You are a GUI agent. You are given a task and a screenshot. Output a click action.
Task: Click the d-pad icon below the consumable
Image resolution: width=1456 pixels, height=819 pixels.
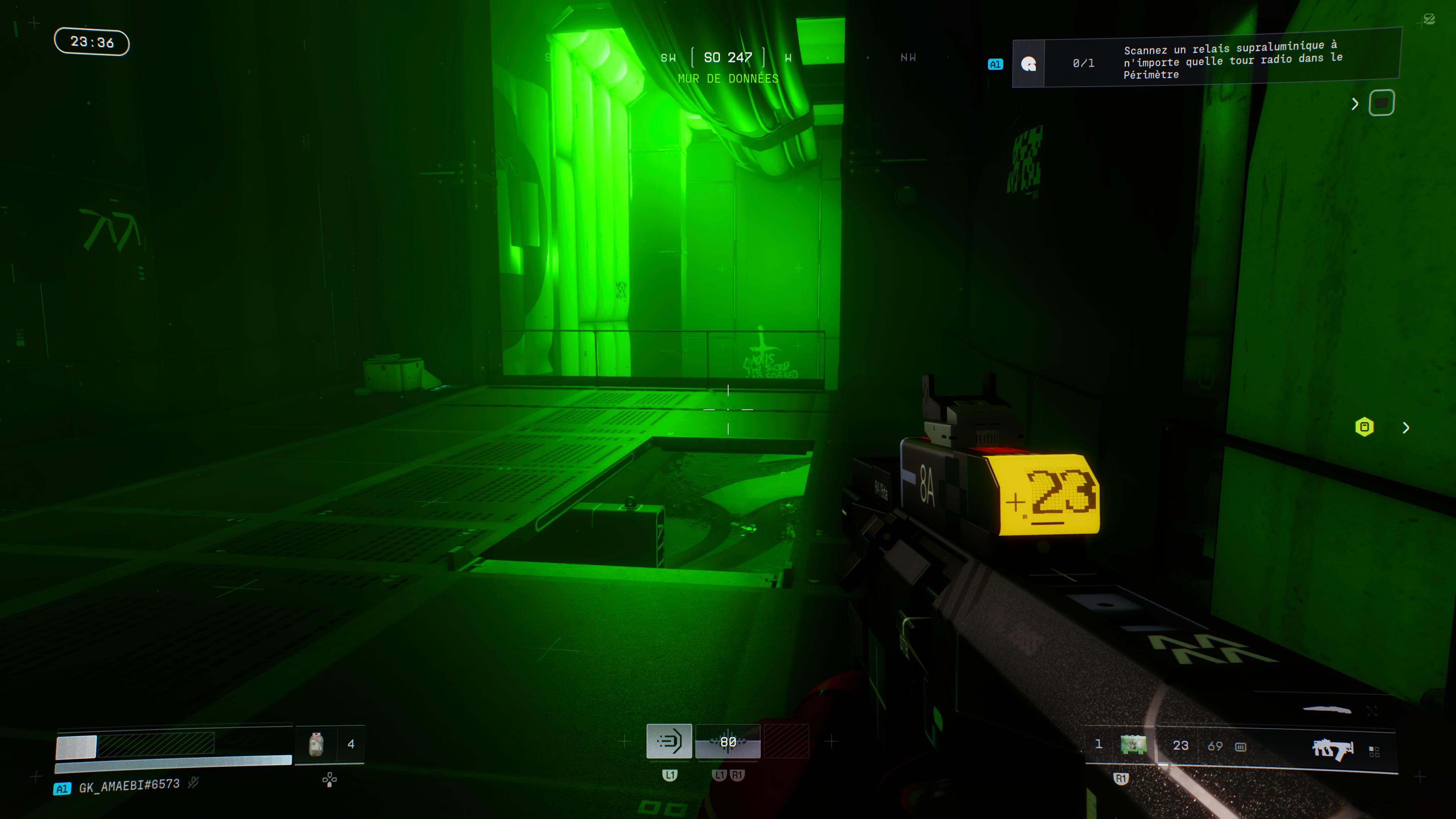329,780
